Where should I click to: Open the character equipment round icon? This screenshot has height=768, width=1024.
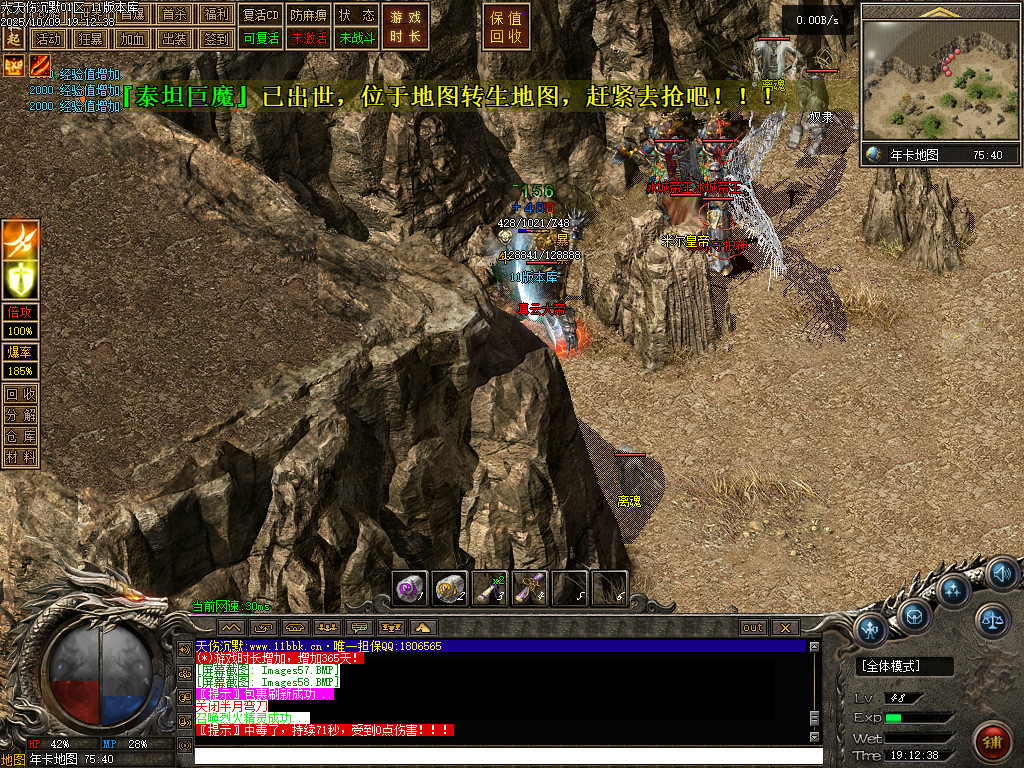click(873, 630)
